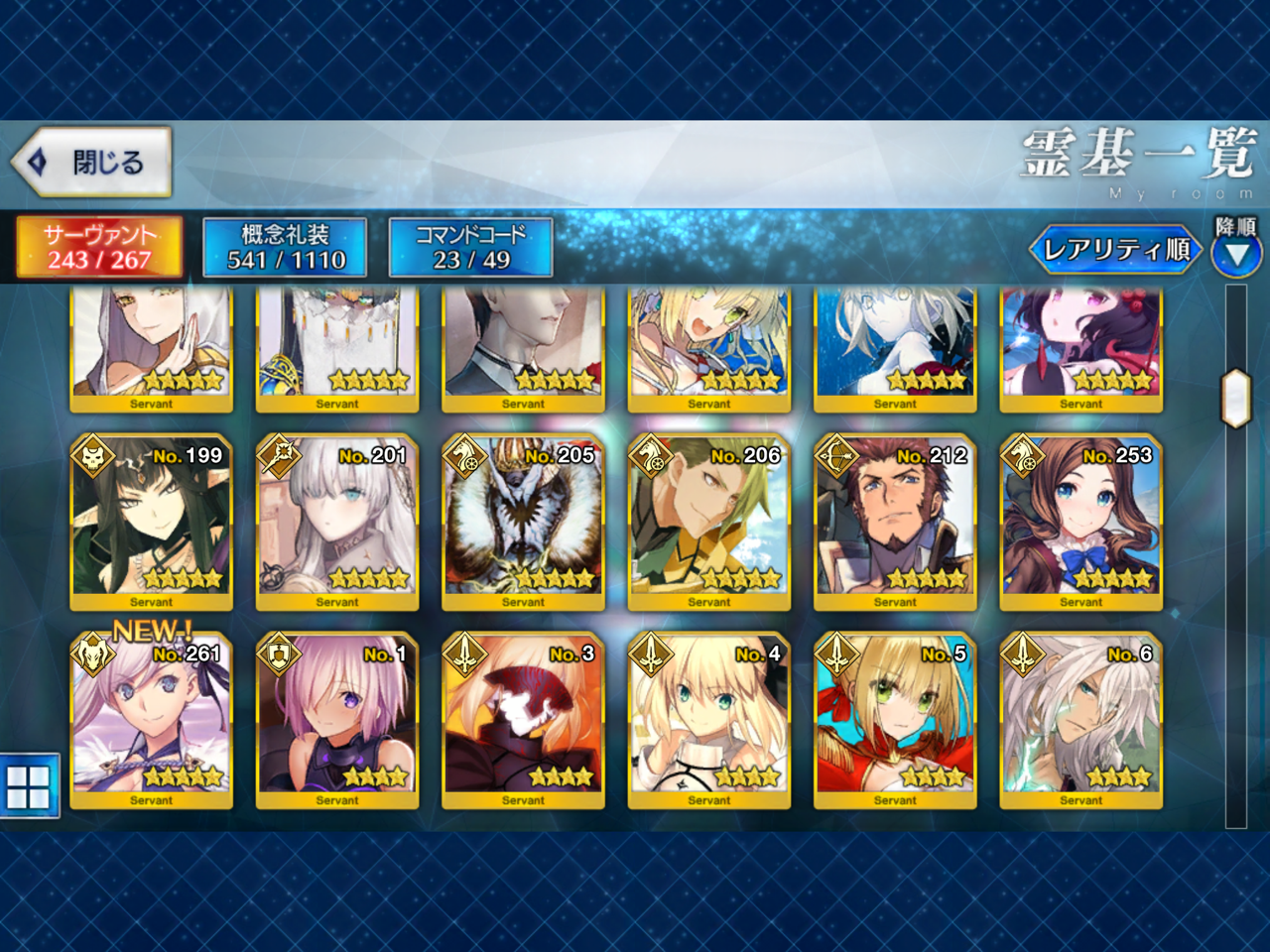1270x952 pixels.
Task: Choose Servant card No. 3
Action: [523, 720]
